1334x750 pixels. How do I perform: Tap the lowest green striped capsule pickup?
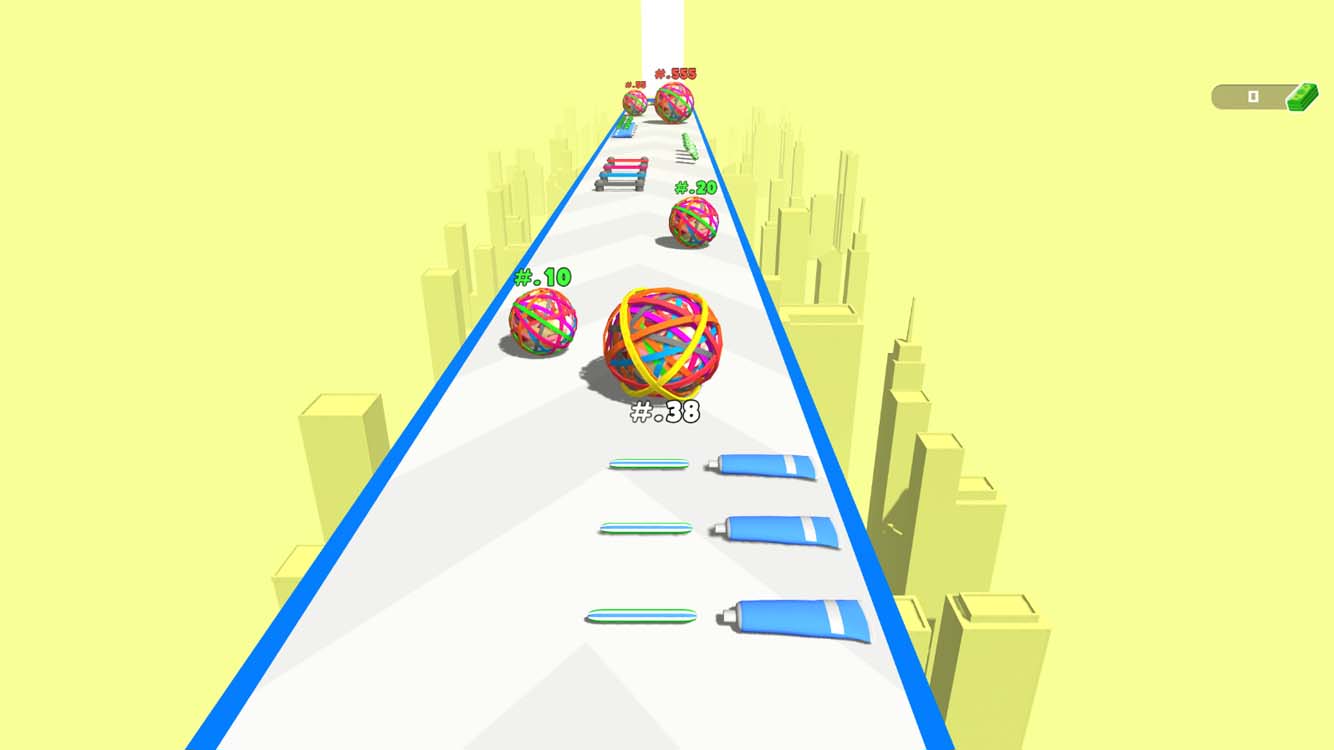pyautogui.click(x=642, y=617)
